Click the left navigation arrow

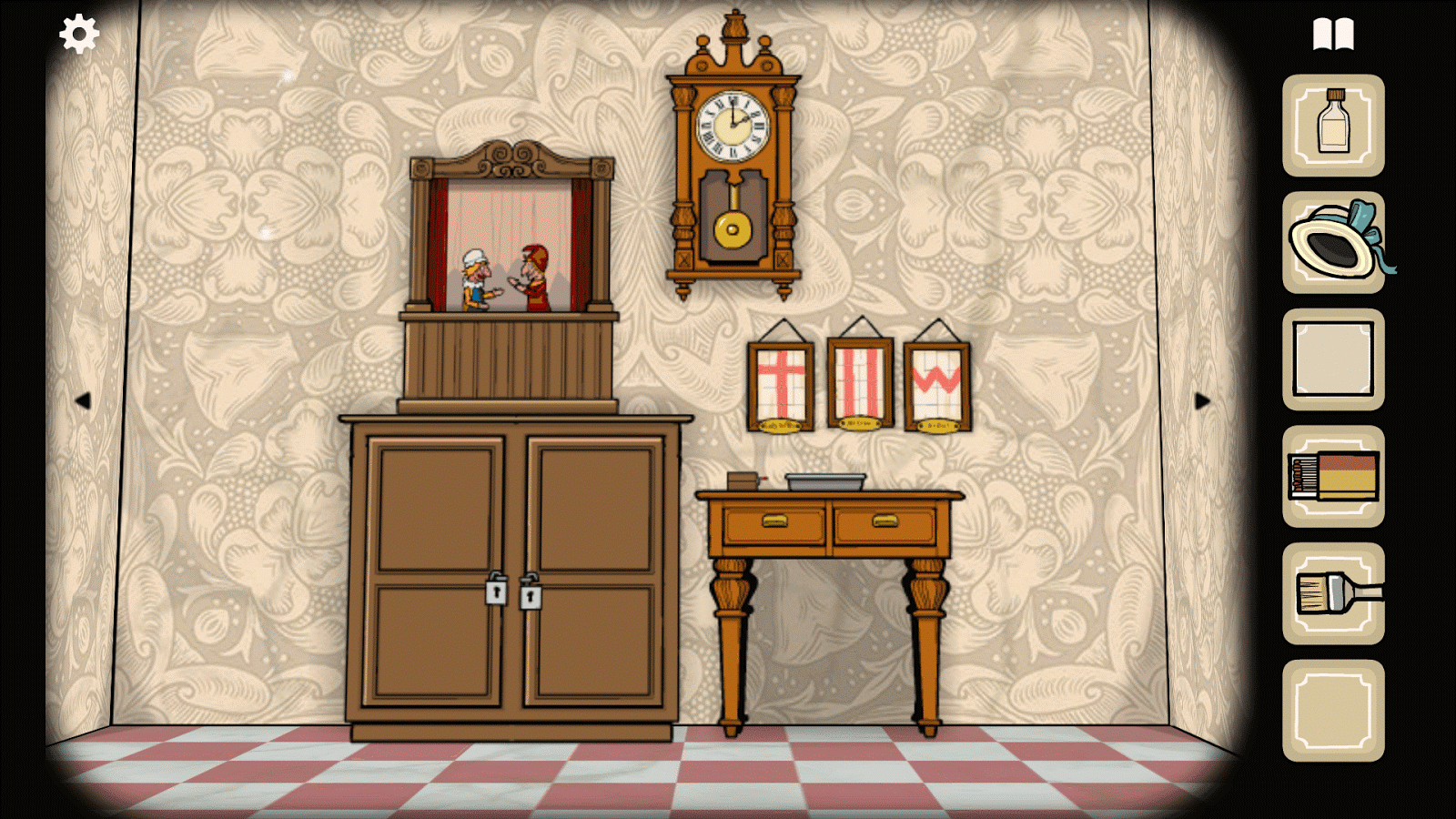point(86,401)
